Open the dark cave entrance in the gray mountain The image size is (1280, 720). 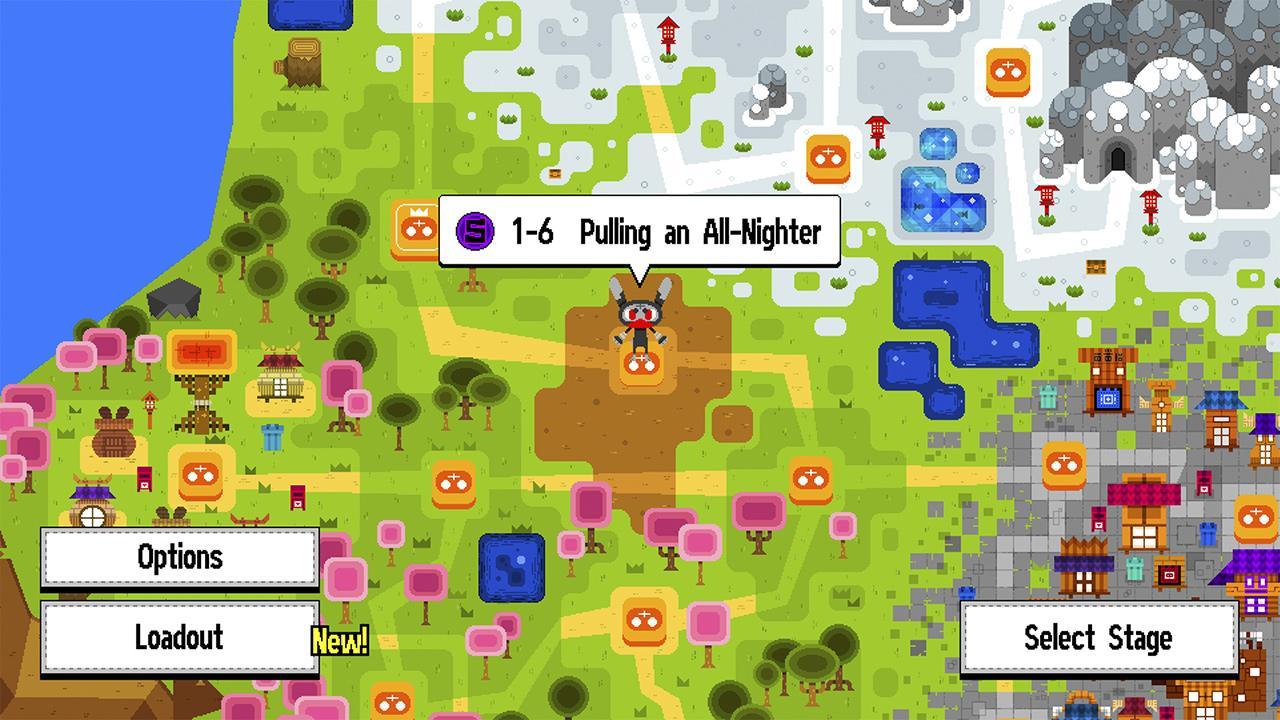(1118, 158)
